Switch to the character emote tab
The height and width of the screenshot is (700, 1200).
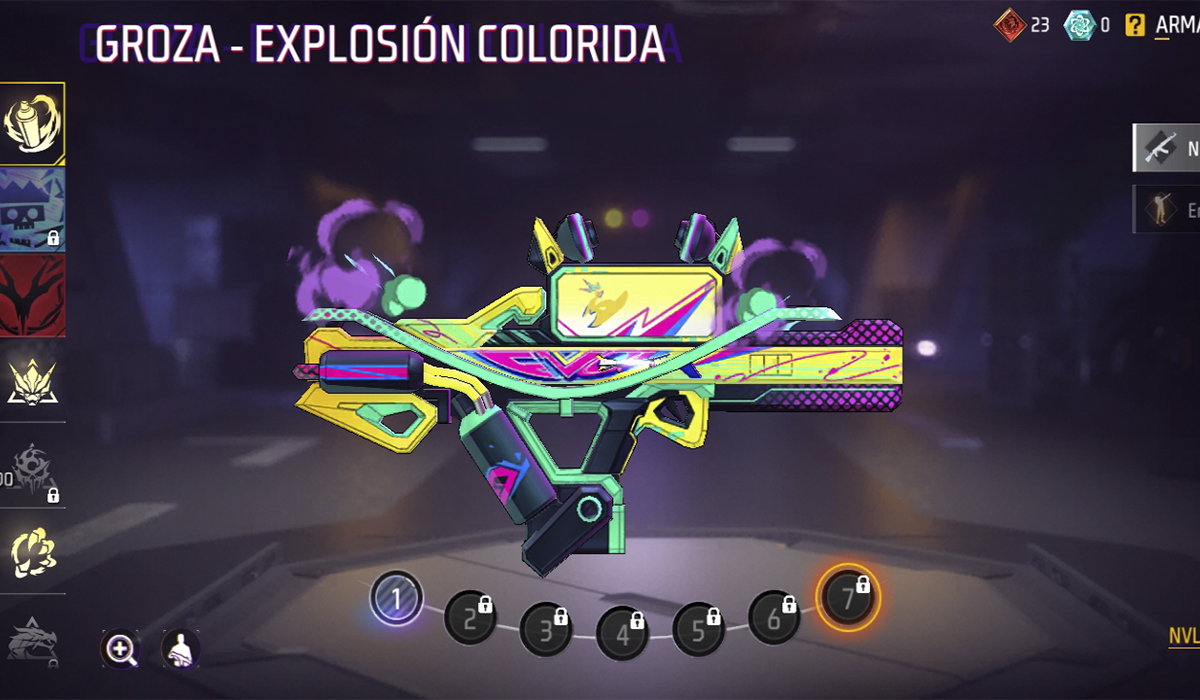1165,209
